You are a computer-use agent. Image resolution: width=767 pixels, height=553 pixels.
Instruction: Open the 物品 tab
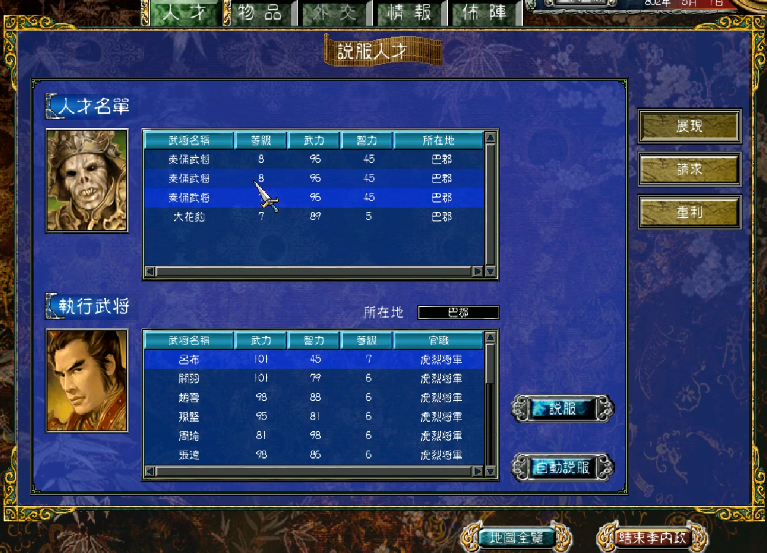[x=260, y=13]
